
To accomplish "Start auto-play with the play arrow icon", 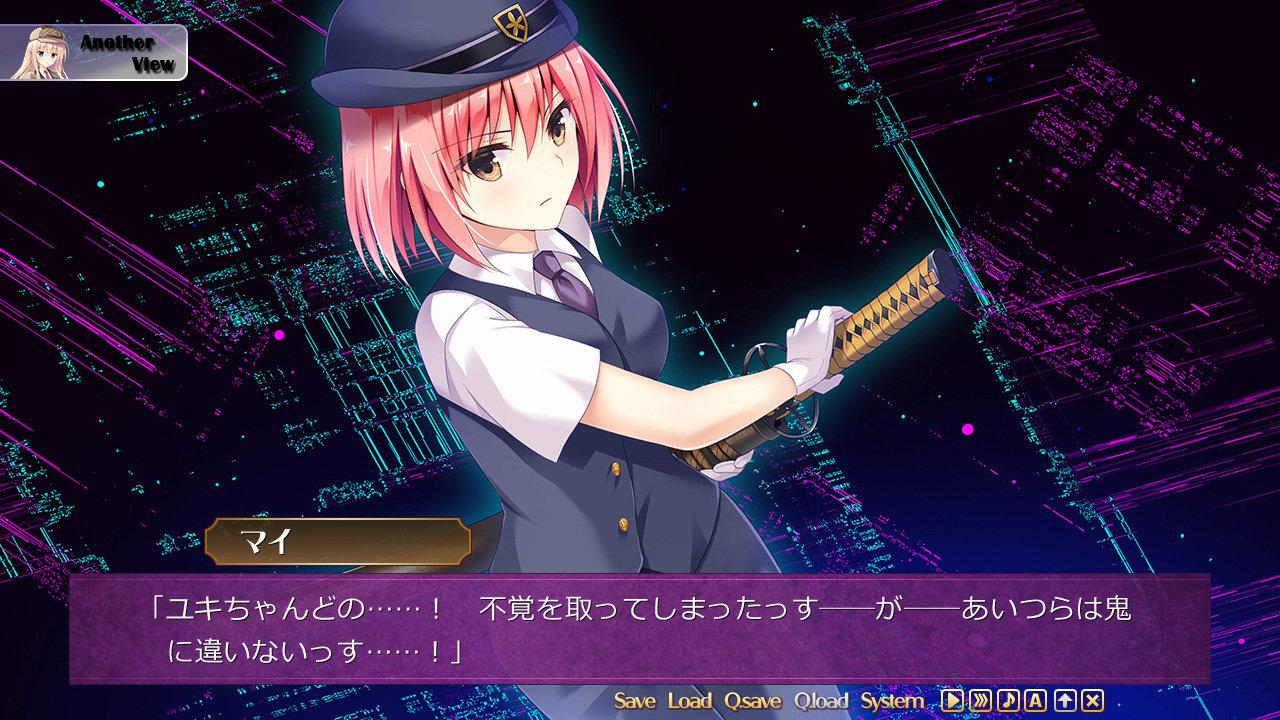I will (x=952, y=701).
